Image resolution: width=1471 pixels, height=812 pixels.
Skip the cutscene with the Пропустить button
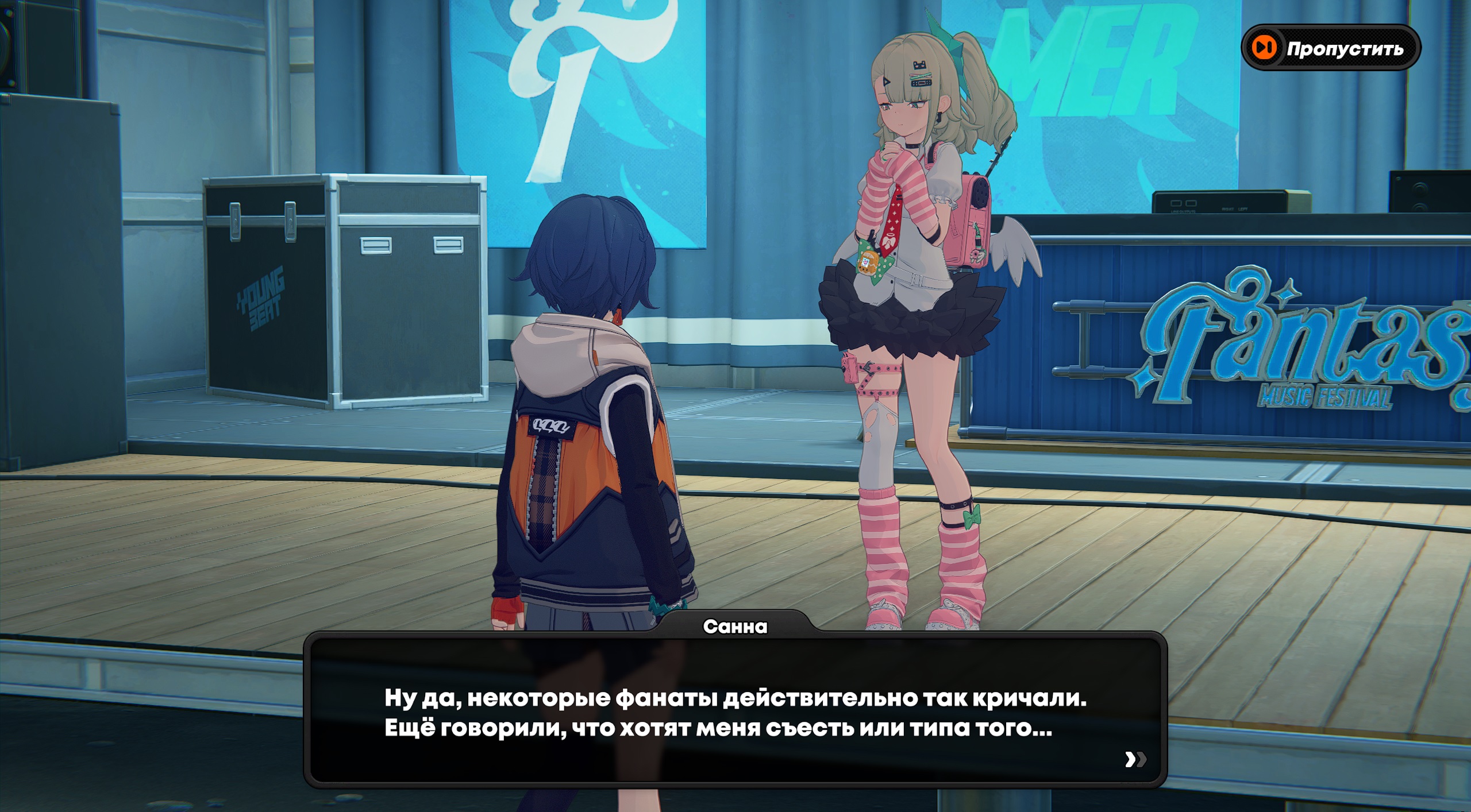coord(1331,48)
